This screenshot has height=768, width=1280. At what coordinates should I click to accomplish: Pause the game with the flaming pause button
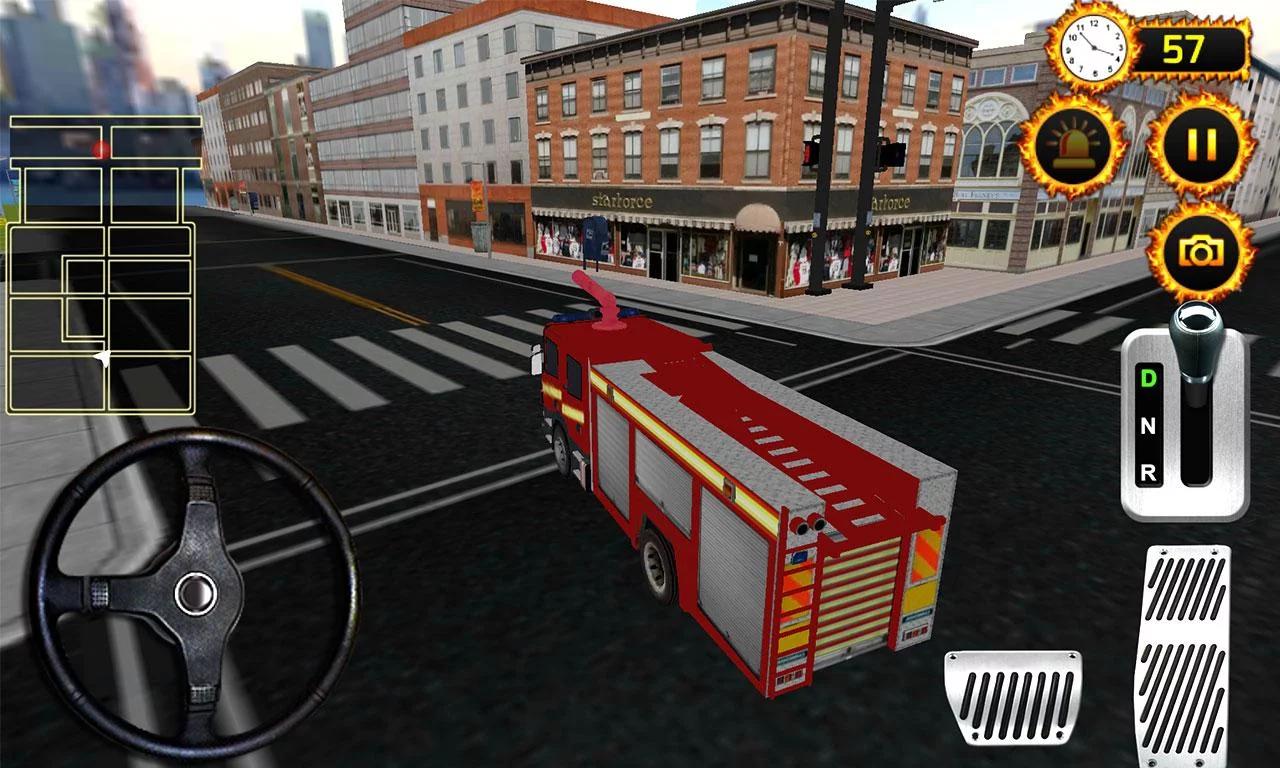1201,144
